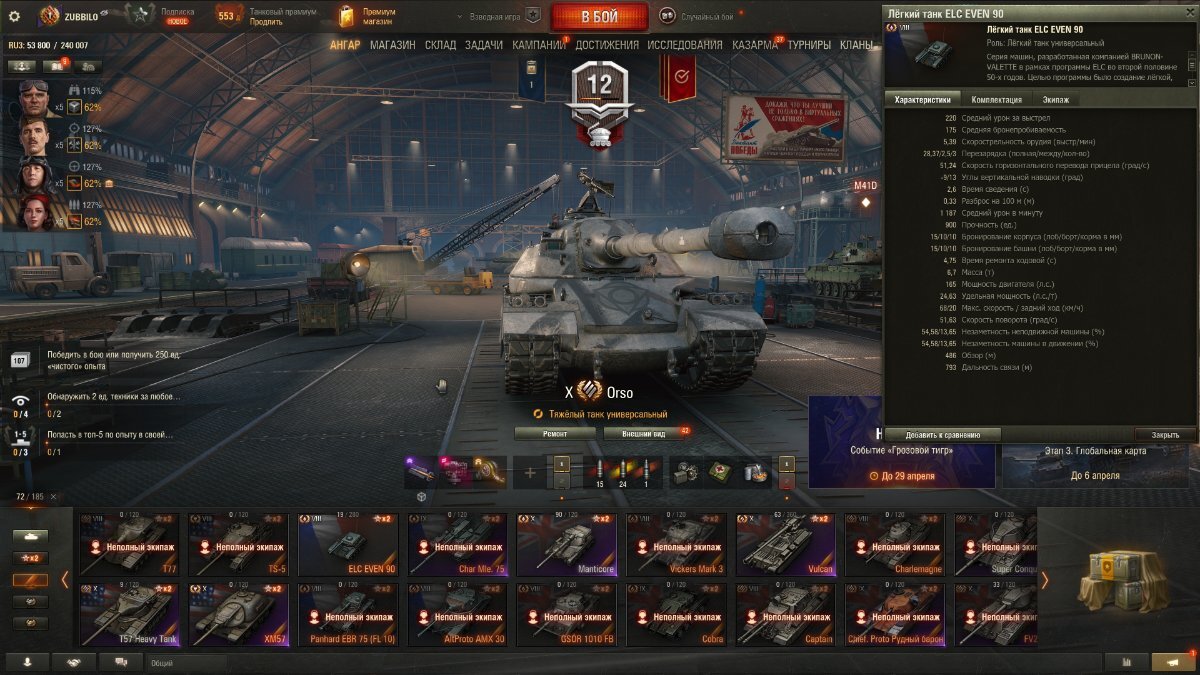Switch to the Комплектация tab
This screenshot has width=1200, height=675.
click(996, 100)
